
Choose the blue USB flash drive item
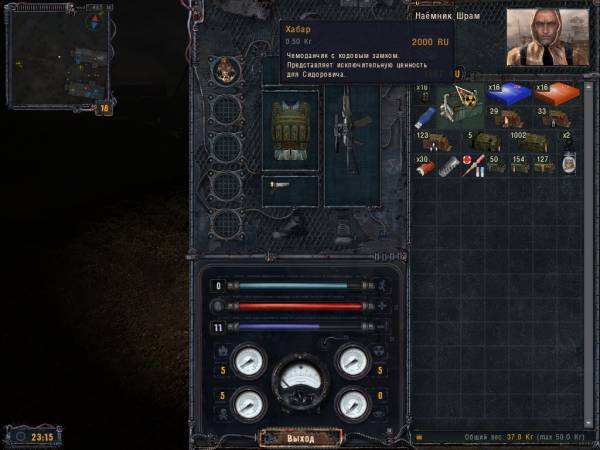(424, 117)
